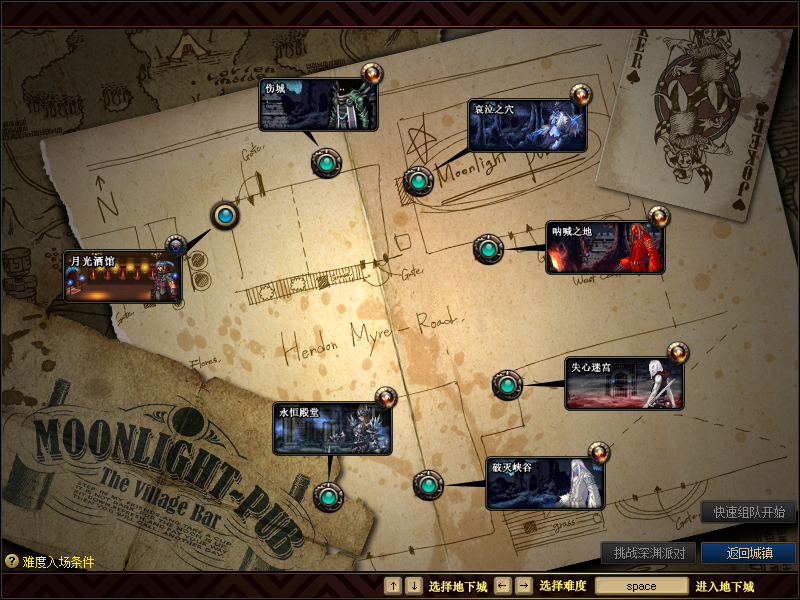Select the map node below 伤城
The width and height of the screenshot is (800, 600).
tap(326, 162)
